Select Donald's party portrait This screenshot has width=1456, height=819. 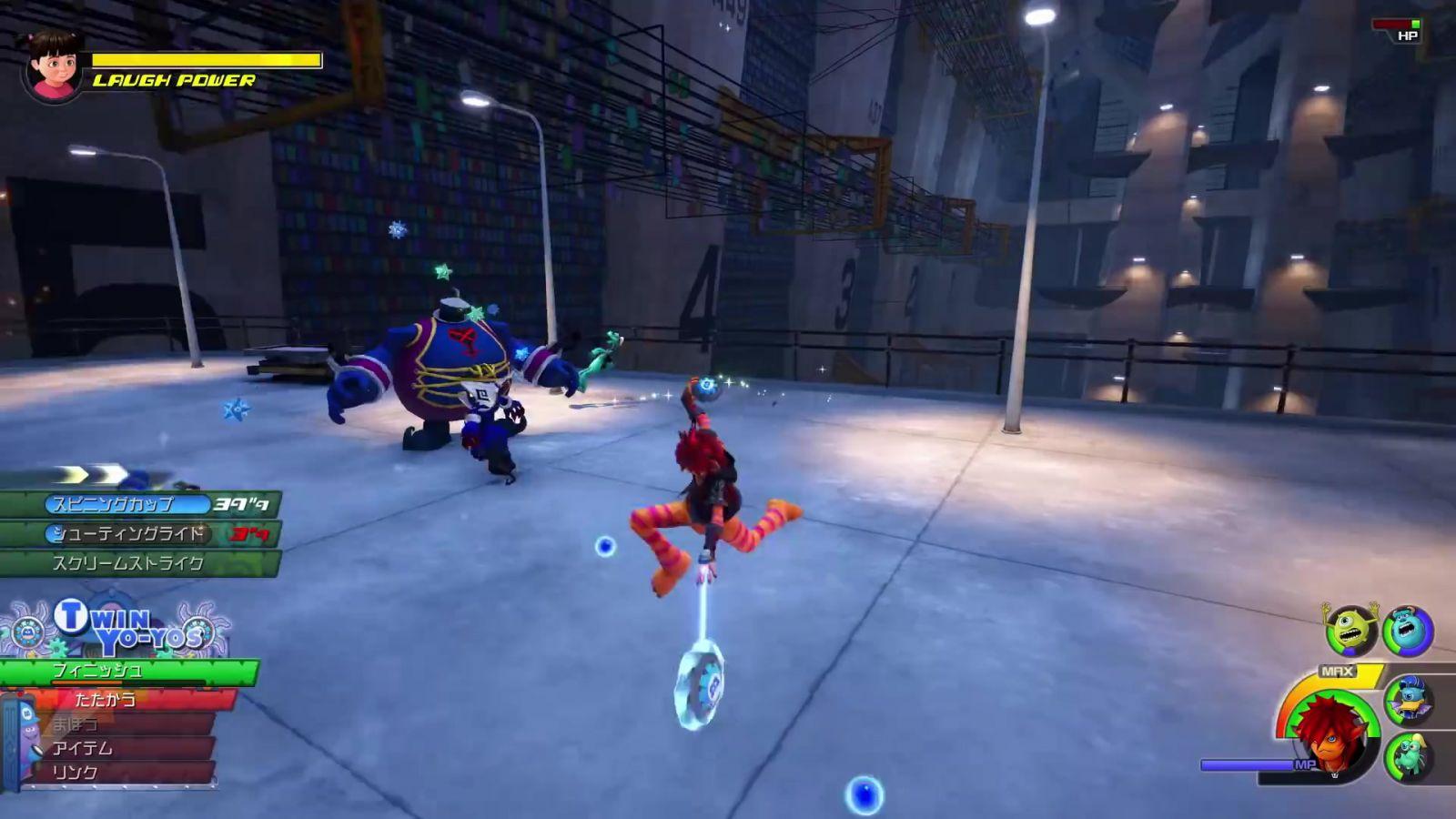[1409, 700]
